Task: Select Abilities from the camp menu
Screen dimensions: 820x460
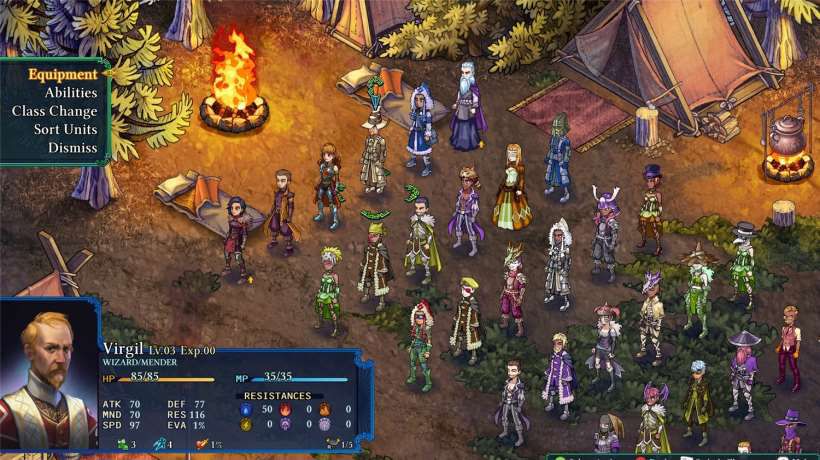Action: (x=70, y=93)
